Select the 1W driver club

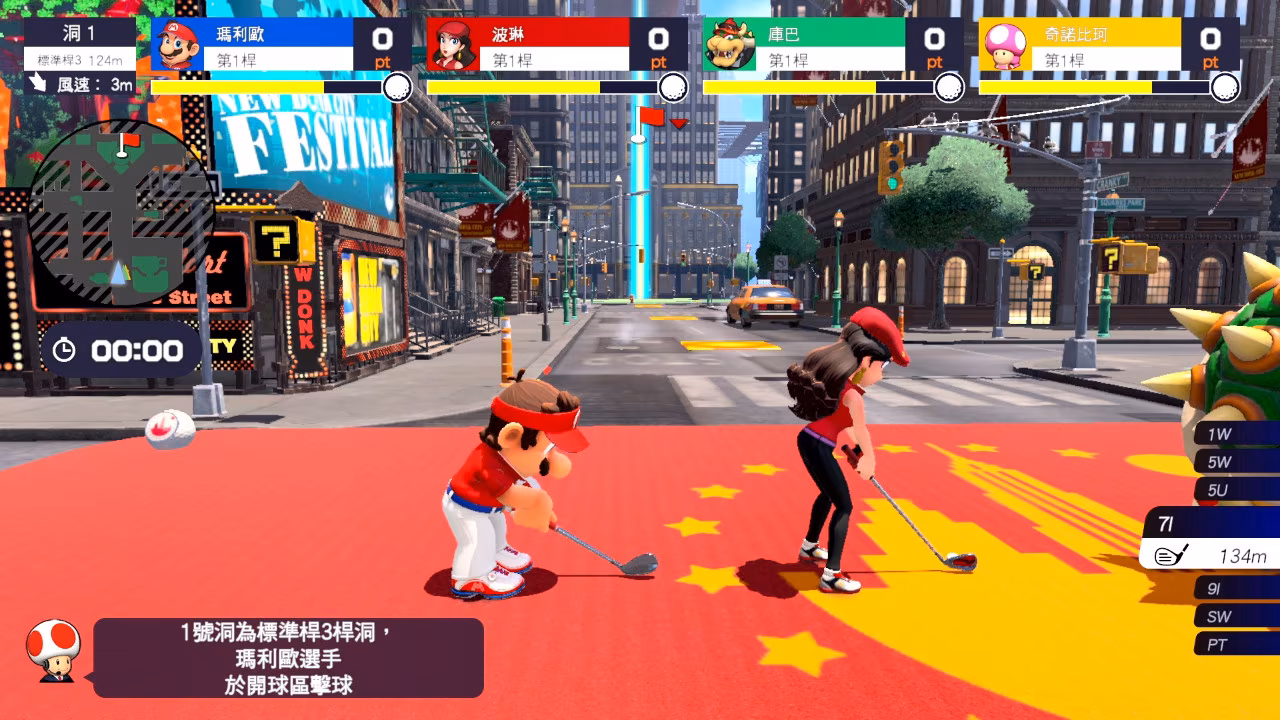(1237, 434)
